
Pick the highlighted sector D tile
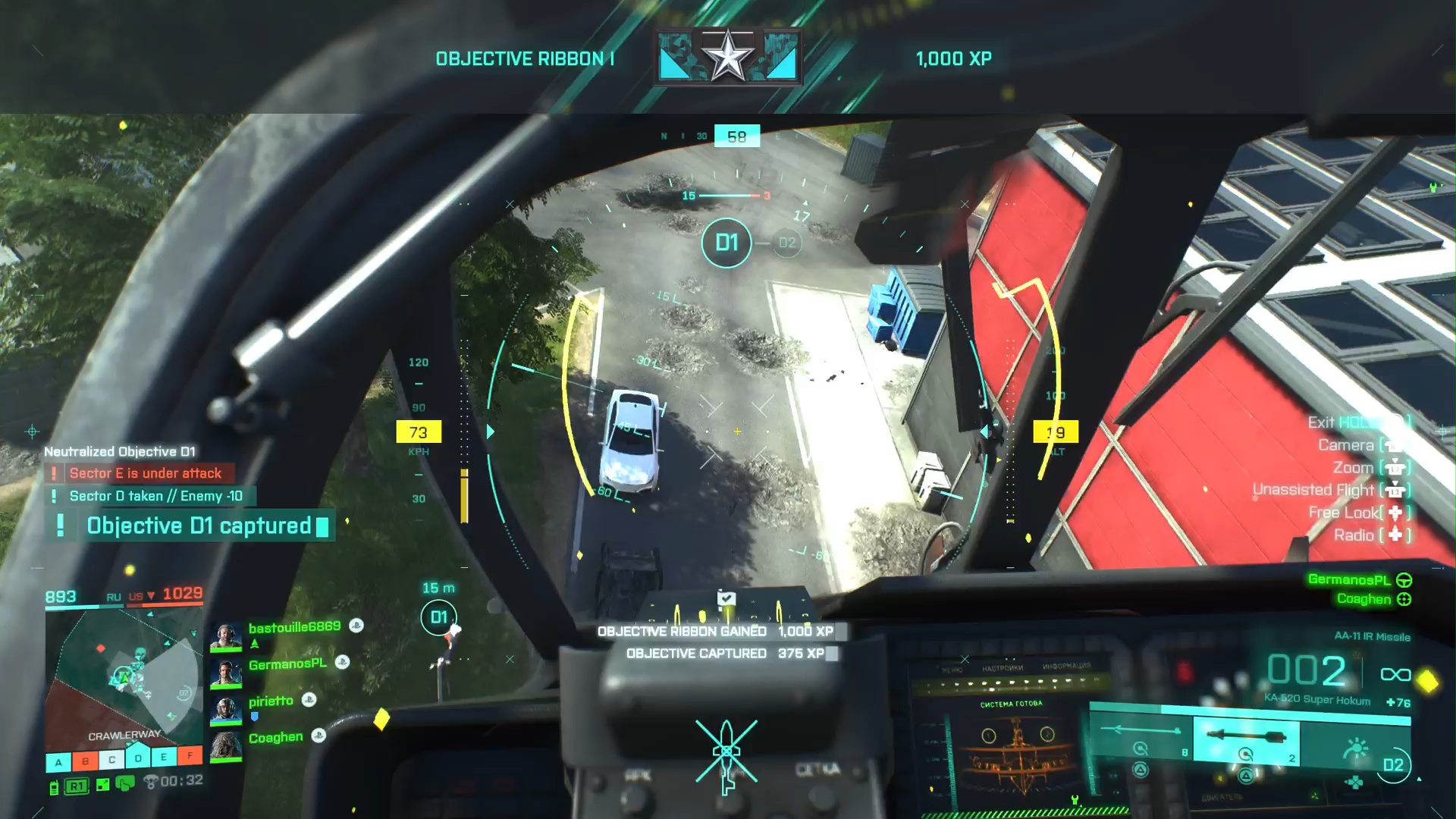137,758
